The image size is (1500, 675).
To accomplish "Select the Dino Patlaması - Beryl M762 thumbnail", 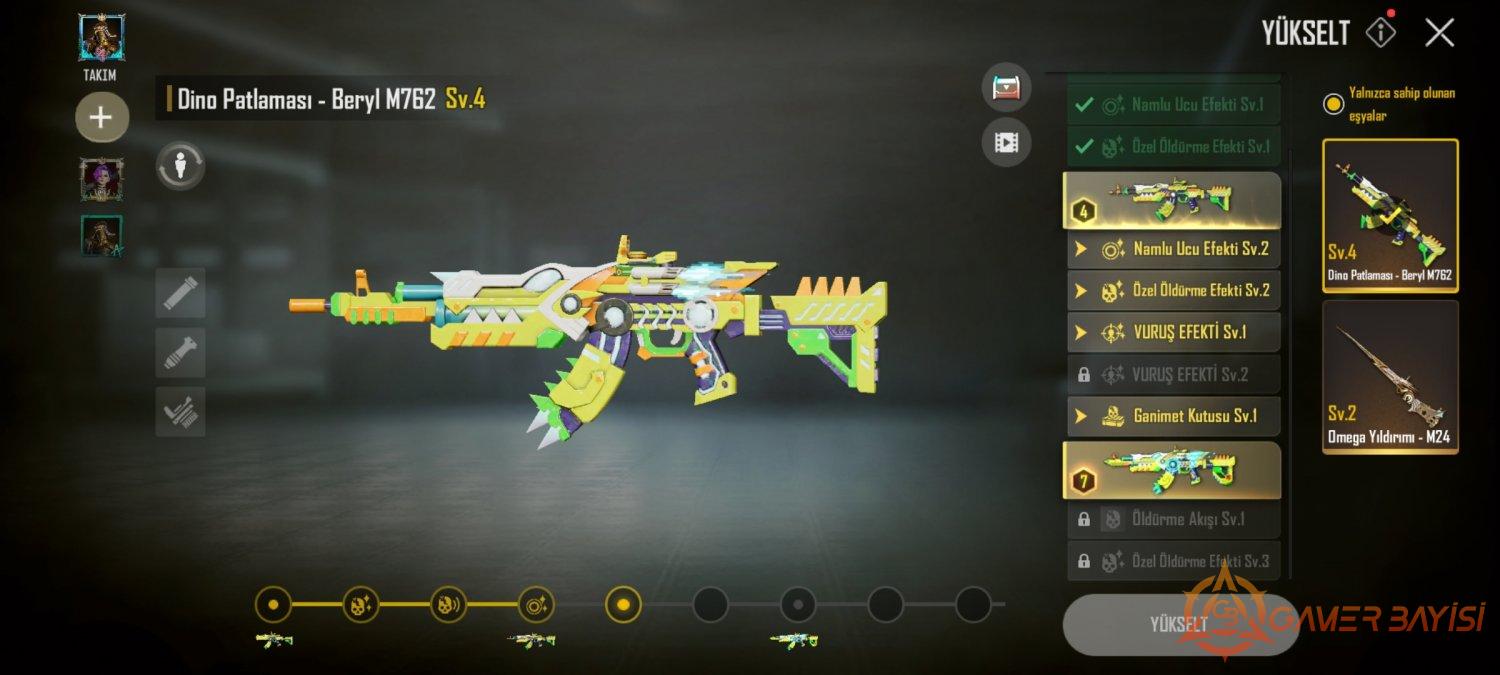I will 1390,215.
